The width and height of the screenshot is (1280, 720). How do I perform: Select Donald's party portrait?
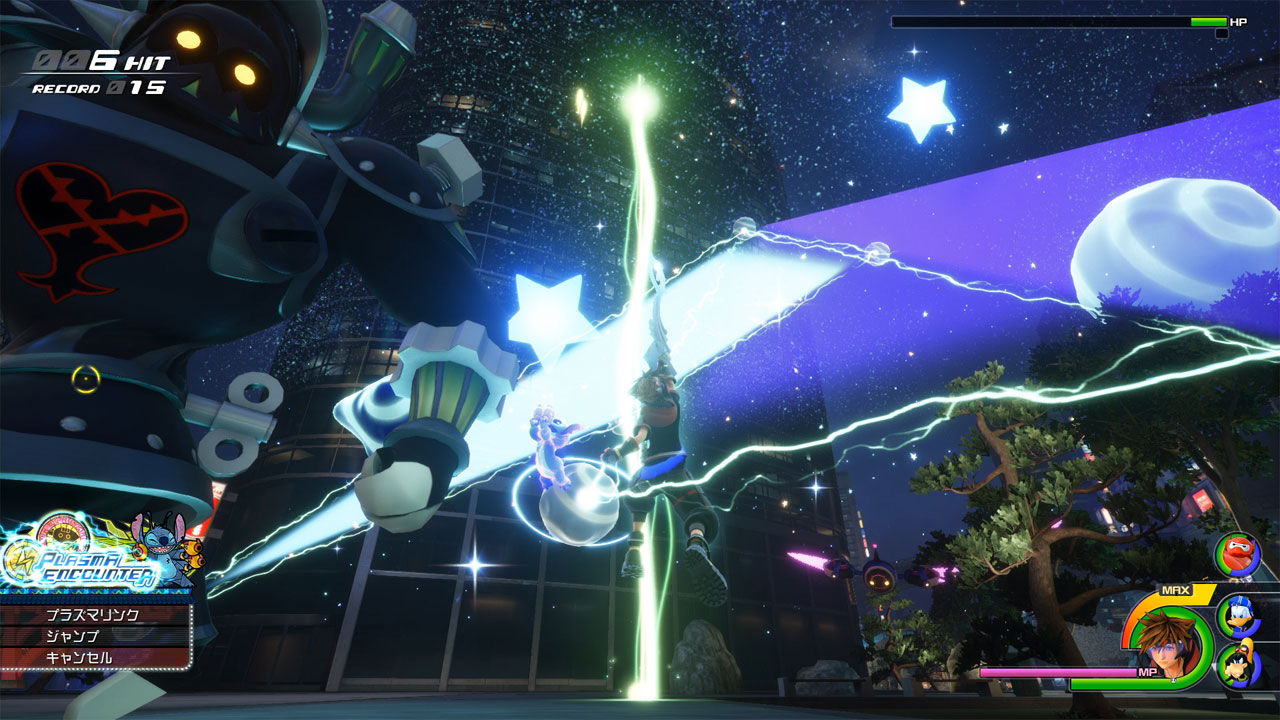point(1236,615)
